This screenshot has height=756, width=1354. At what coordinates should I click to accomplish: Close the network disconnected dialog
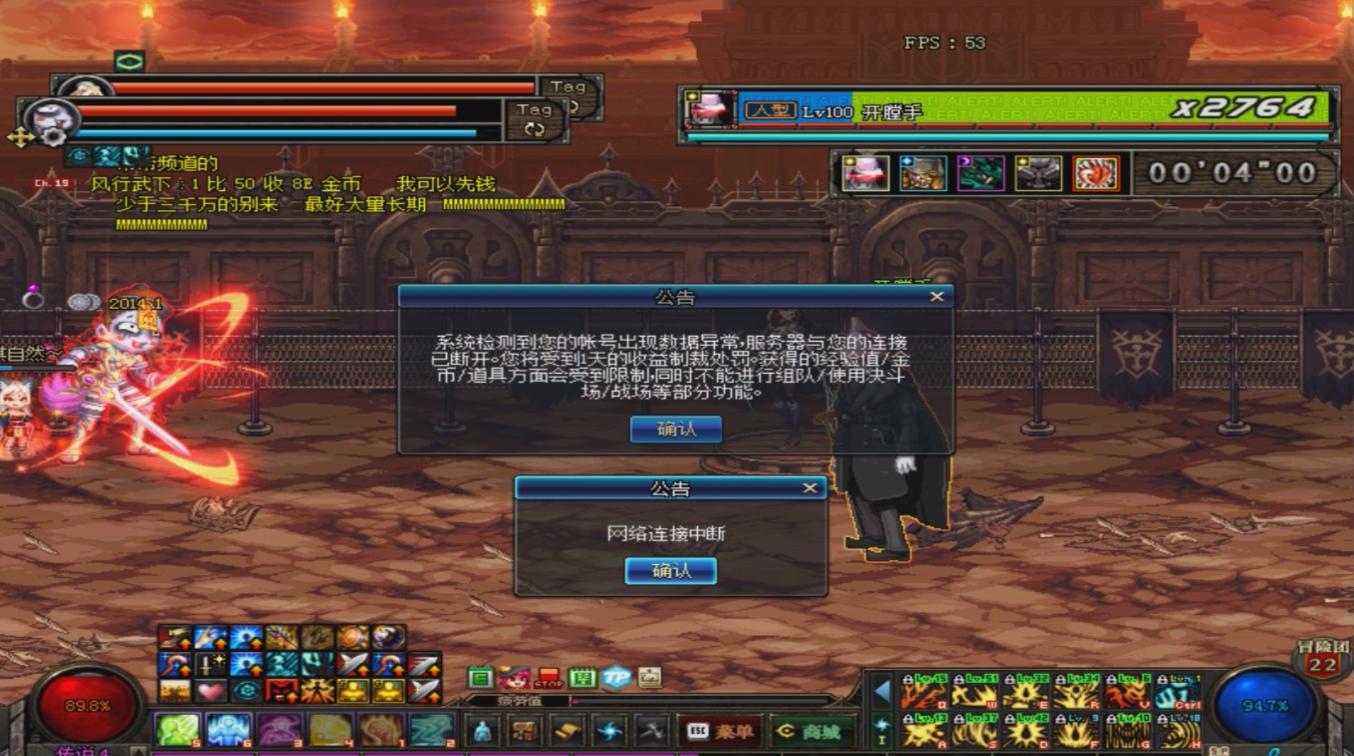(x=810, y=488)
